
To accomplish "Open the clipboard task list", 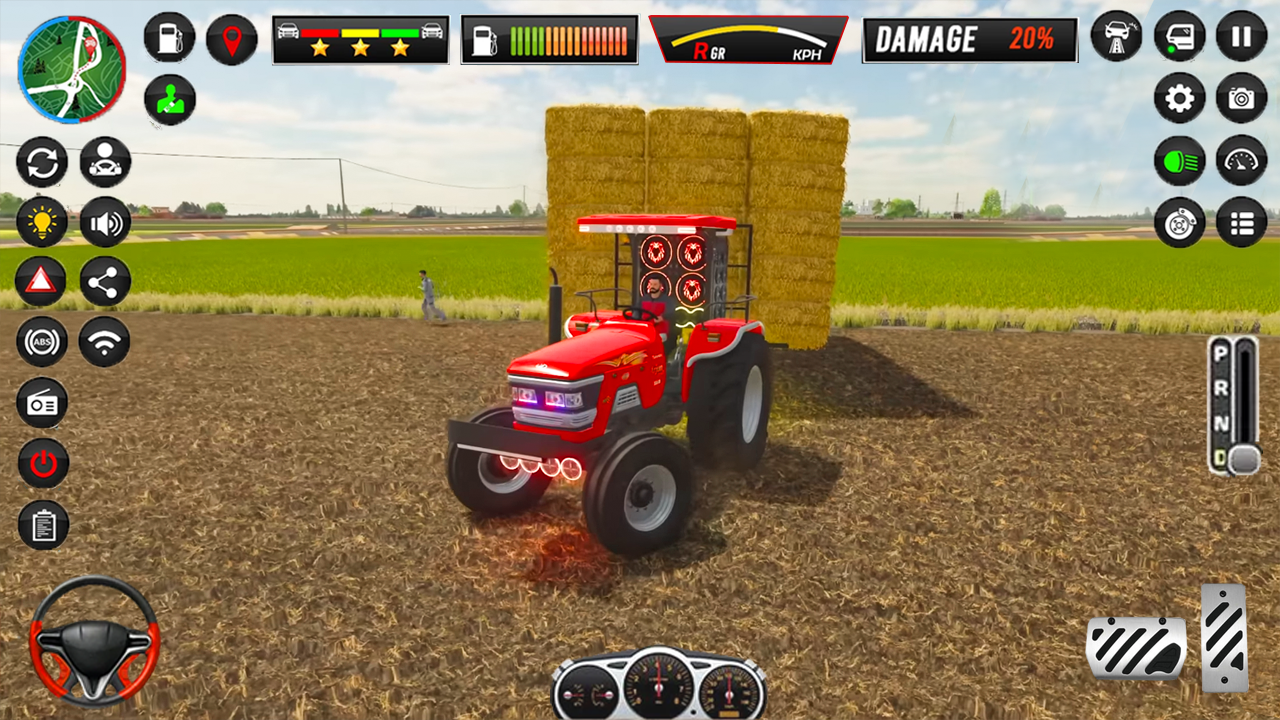I will pos(42,526).
